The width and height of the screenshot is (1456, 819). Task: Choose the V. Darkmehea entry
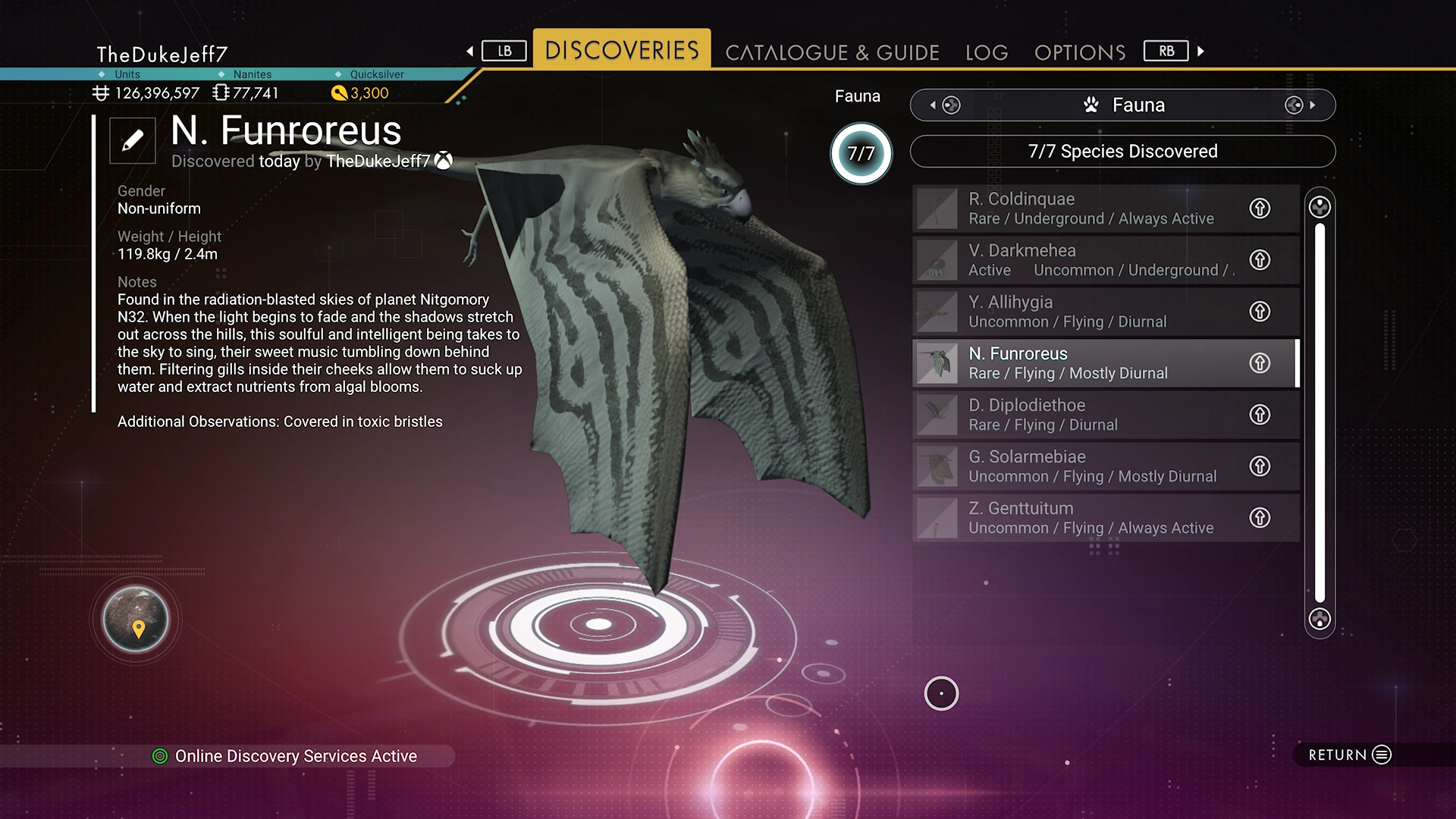pyautogui.click(x=1084, y=260)
